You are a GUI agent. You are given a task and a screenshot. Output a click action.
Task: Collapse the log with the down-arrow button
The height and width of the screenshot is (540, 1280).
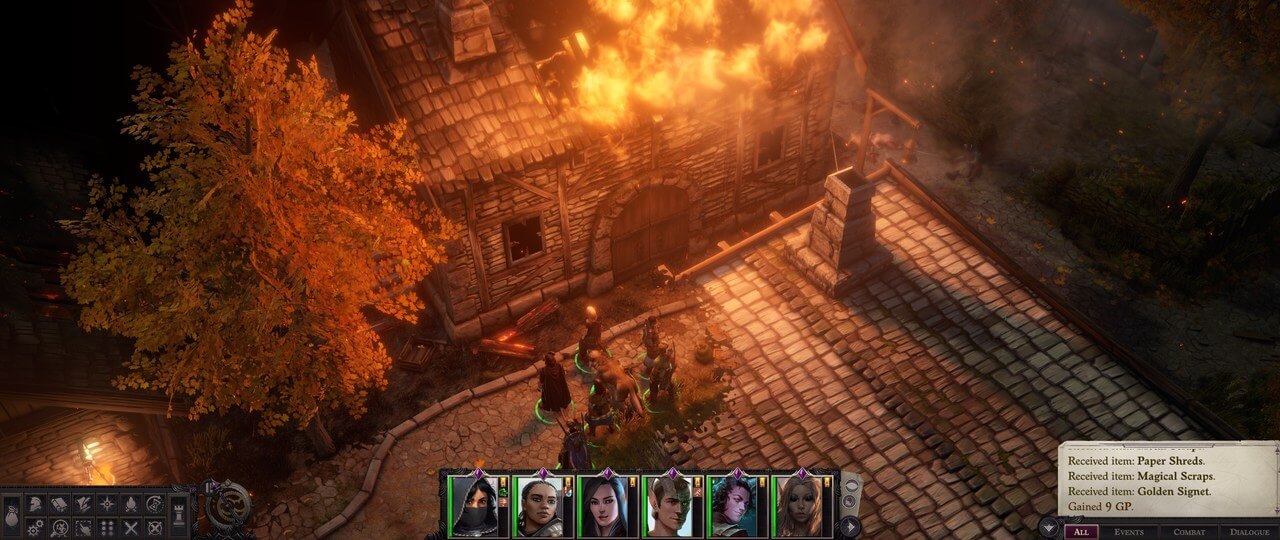click(1047, 528)
